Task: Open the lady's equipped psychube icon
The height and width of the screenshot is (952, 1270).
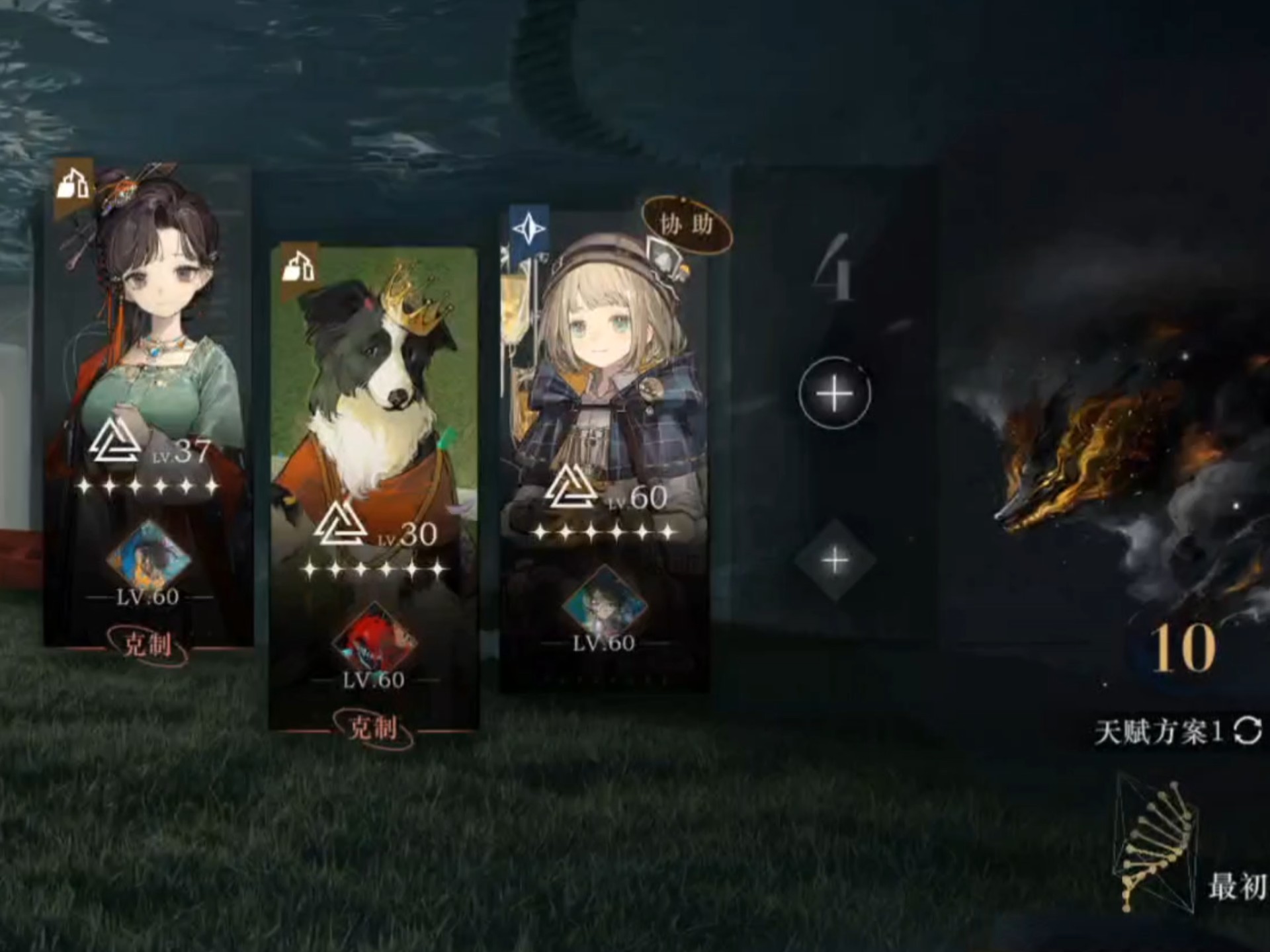Action: pos(148,559)
